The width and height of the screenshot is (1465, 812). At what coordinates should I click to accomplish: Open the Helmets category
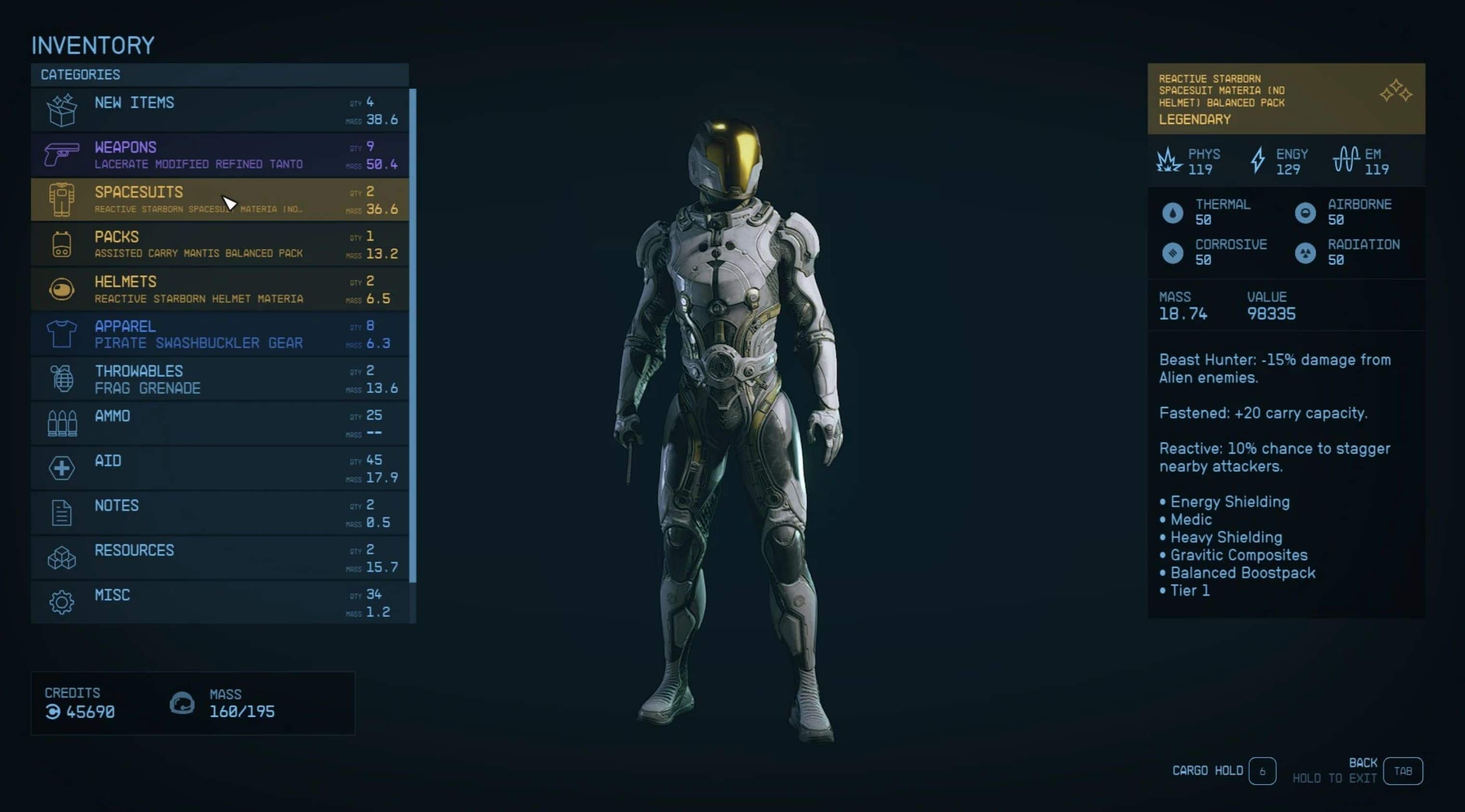[220, 289]
